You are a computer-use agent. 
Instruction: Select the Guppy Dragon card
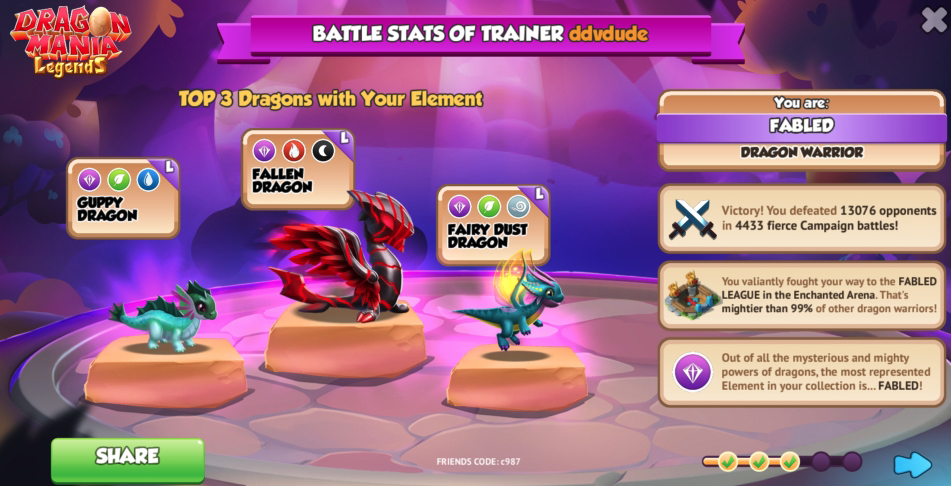pos(122,197)
